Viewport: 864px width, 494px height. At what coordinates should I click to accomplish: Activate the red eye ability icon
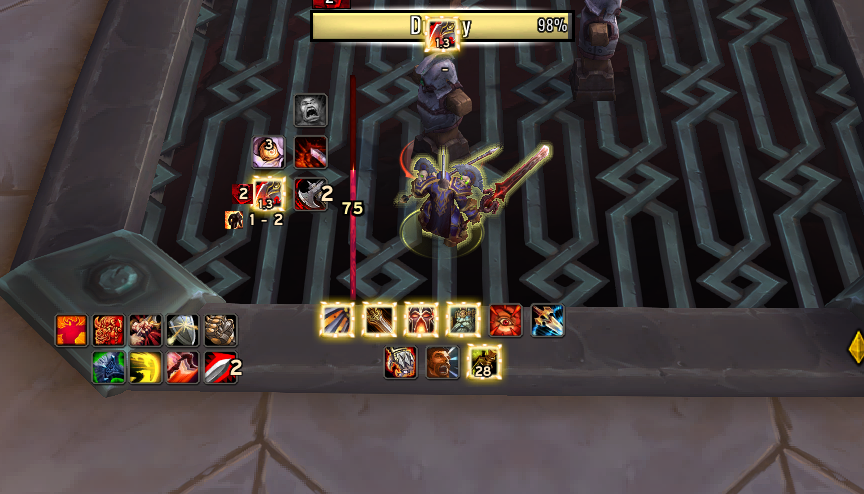(x=505, y=320)
